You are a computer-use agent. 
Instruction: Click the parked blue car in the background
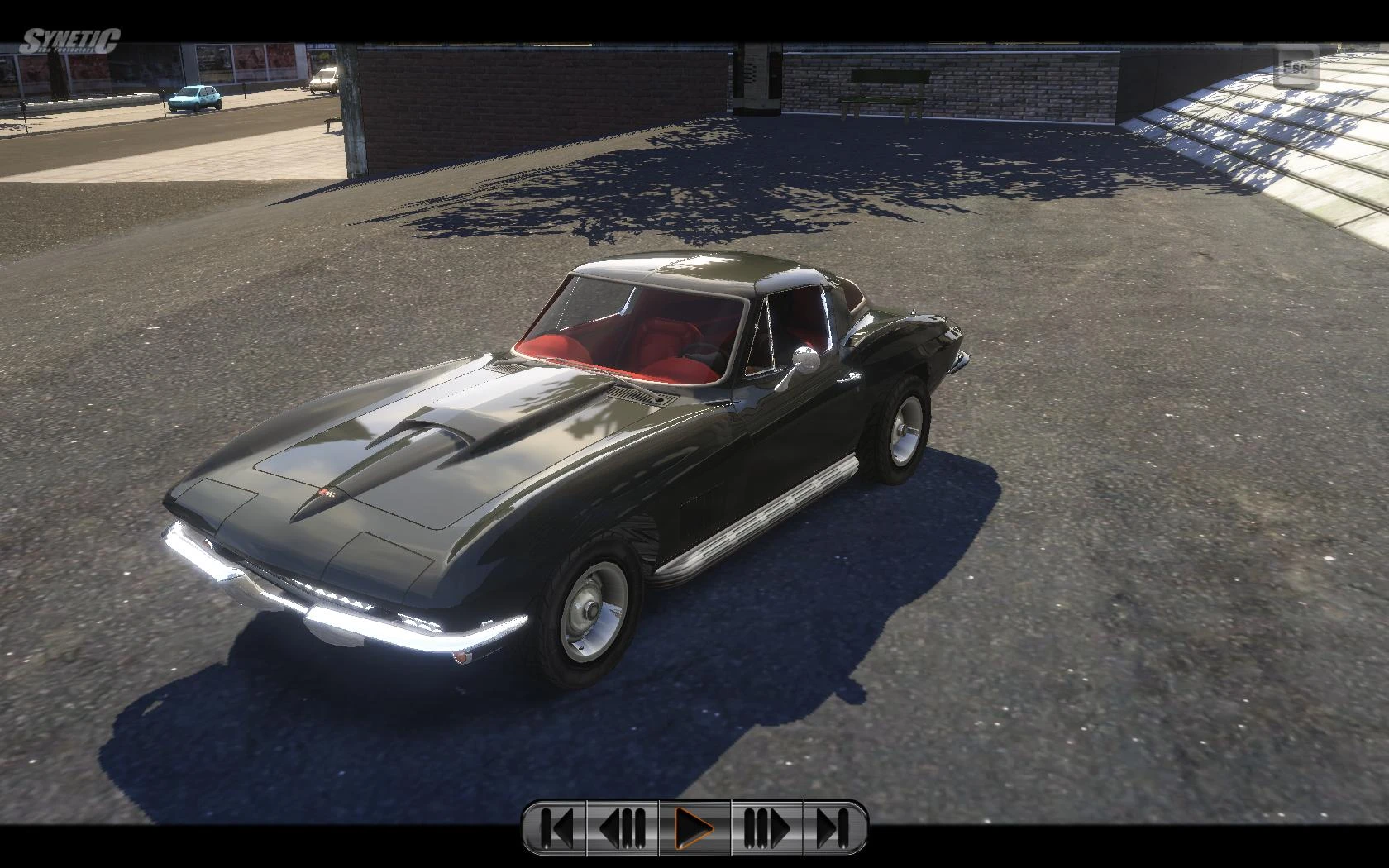coord(194,99)
